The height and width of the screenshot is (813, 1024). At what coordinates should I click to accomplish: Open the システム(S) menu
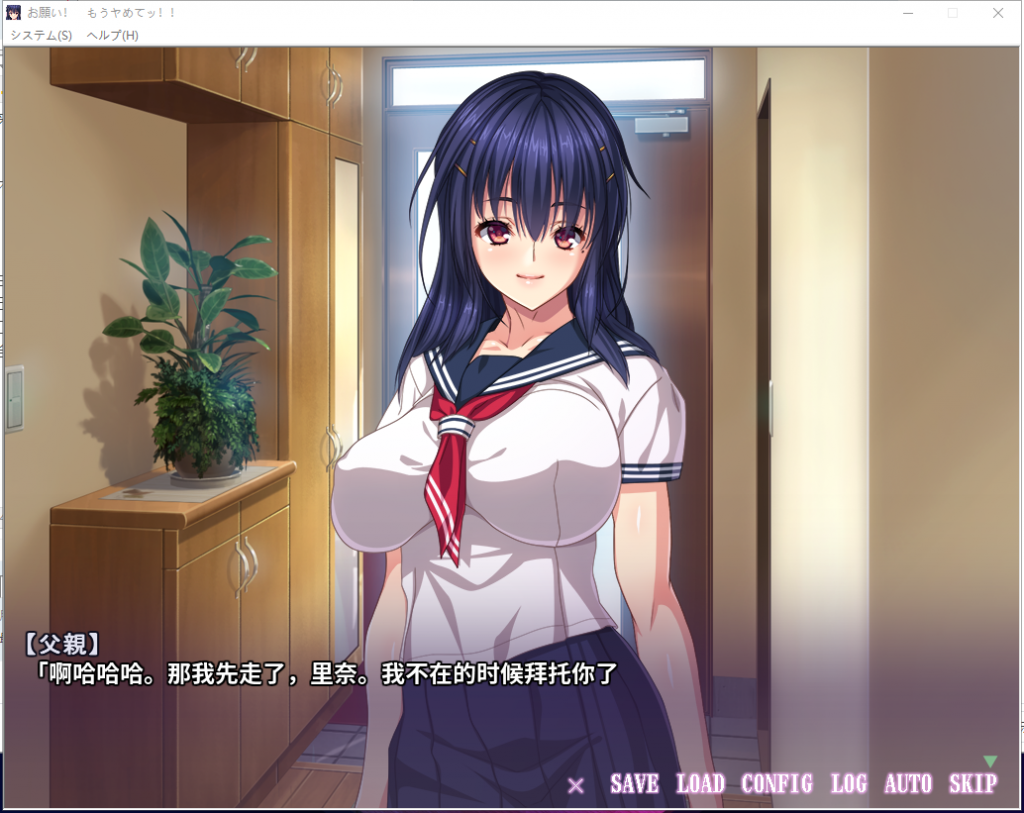(x=41, y=35)
